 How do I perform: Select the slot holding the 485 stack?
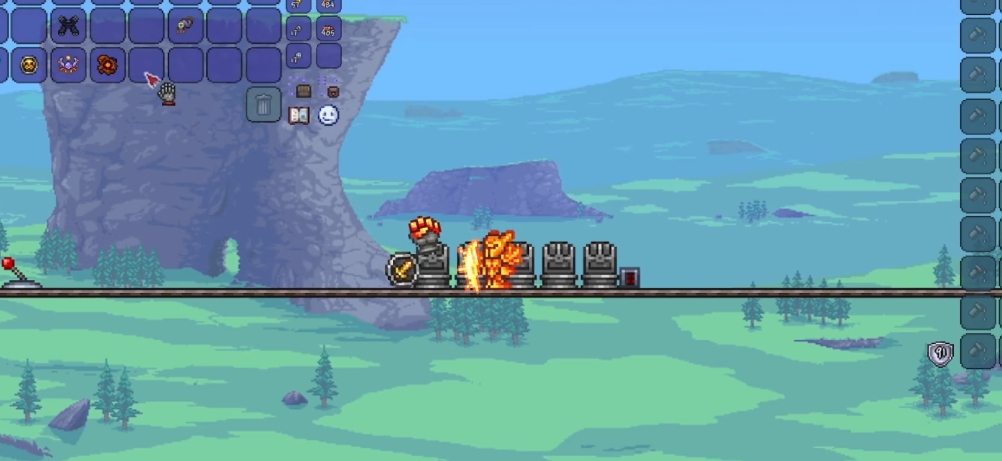click(328, 29)
